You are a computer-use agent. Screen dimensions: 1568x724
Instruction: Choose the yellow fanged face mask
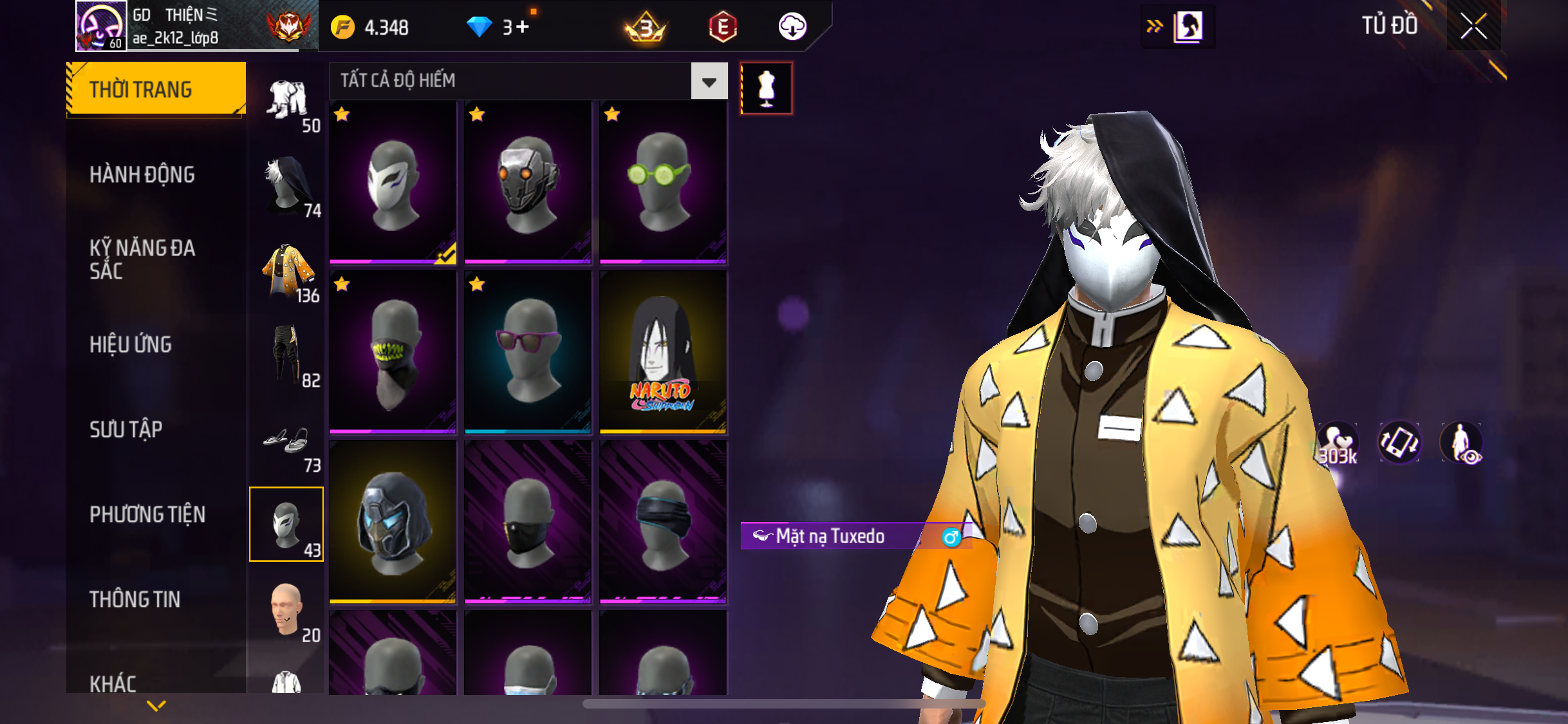pyautogui.click(x=393, y=352)
